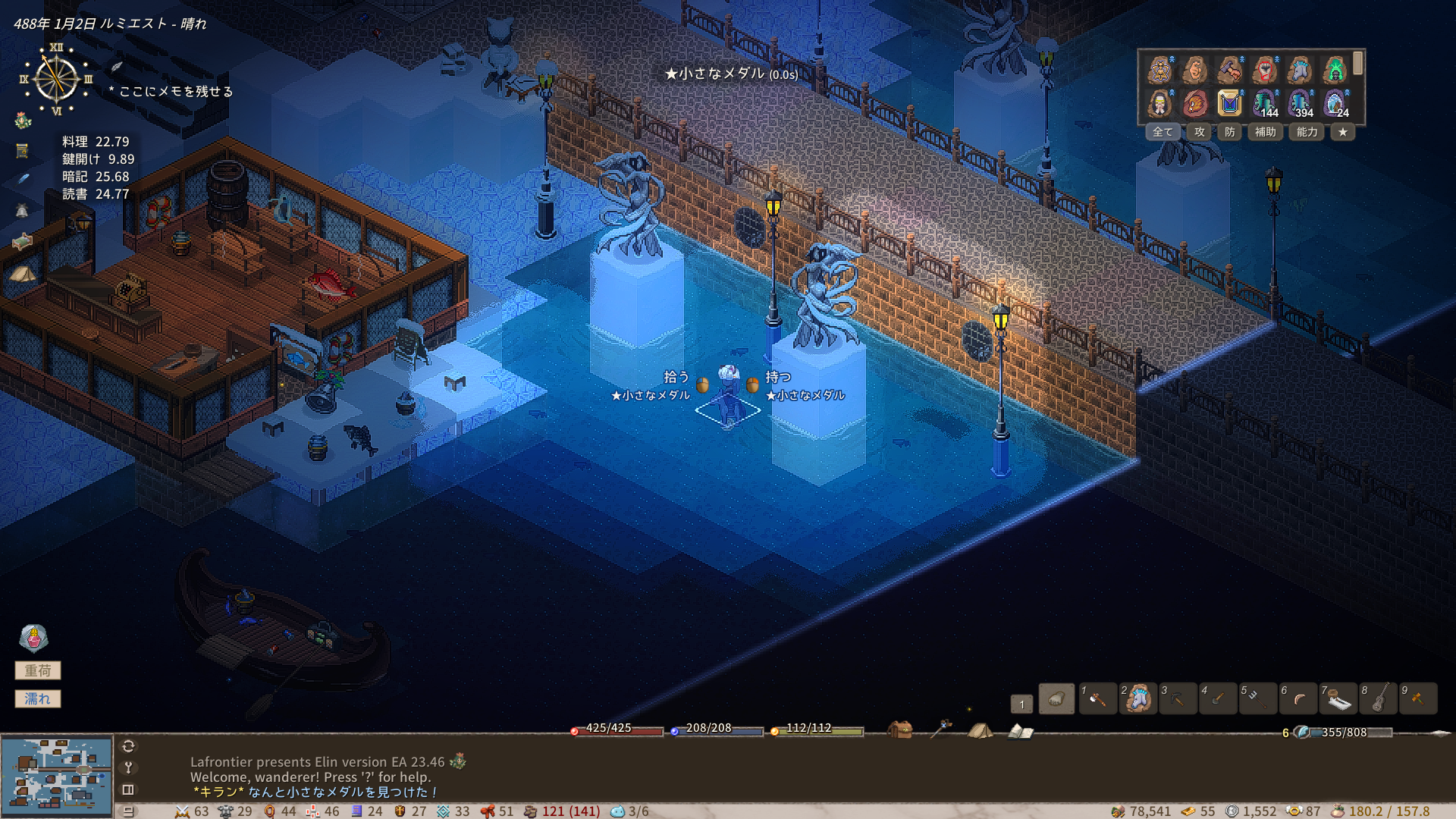Choose the shovel in hotbar slot 4
Viewport: 1456px width, 819px height.
(1218, 699)
